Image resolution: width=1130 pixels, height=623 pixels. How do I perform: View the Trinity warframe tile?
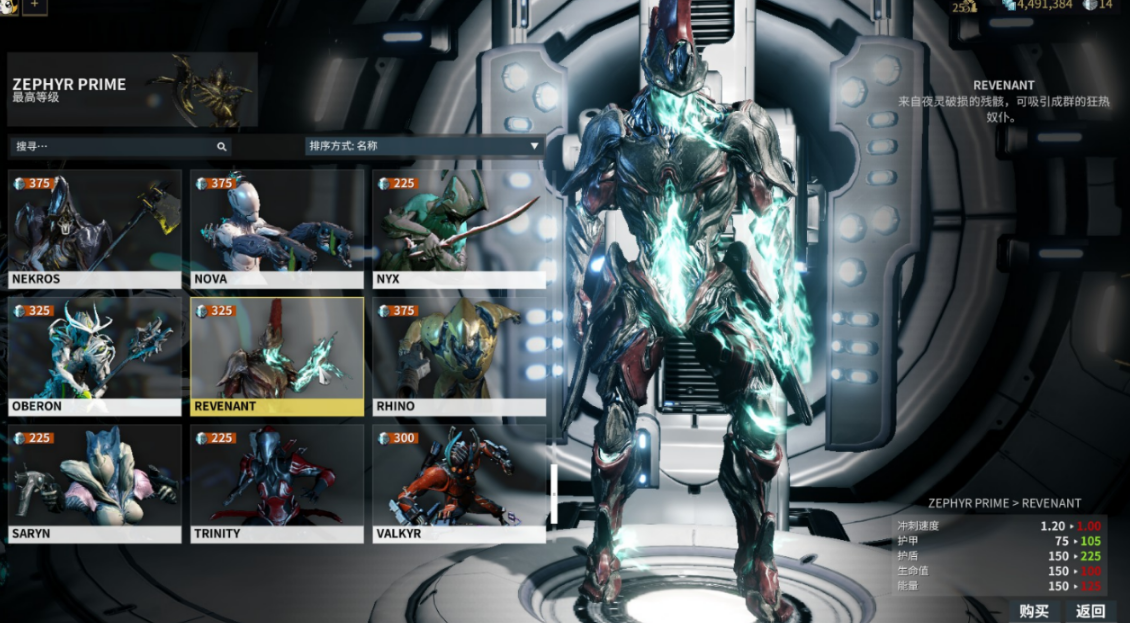pyautogui.click(x=277, y=483)
